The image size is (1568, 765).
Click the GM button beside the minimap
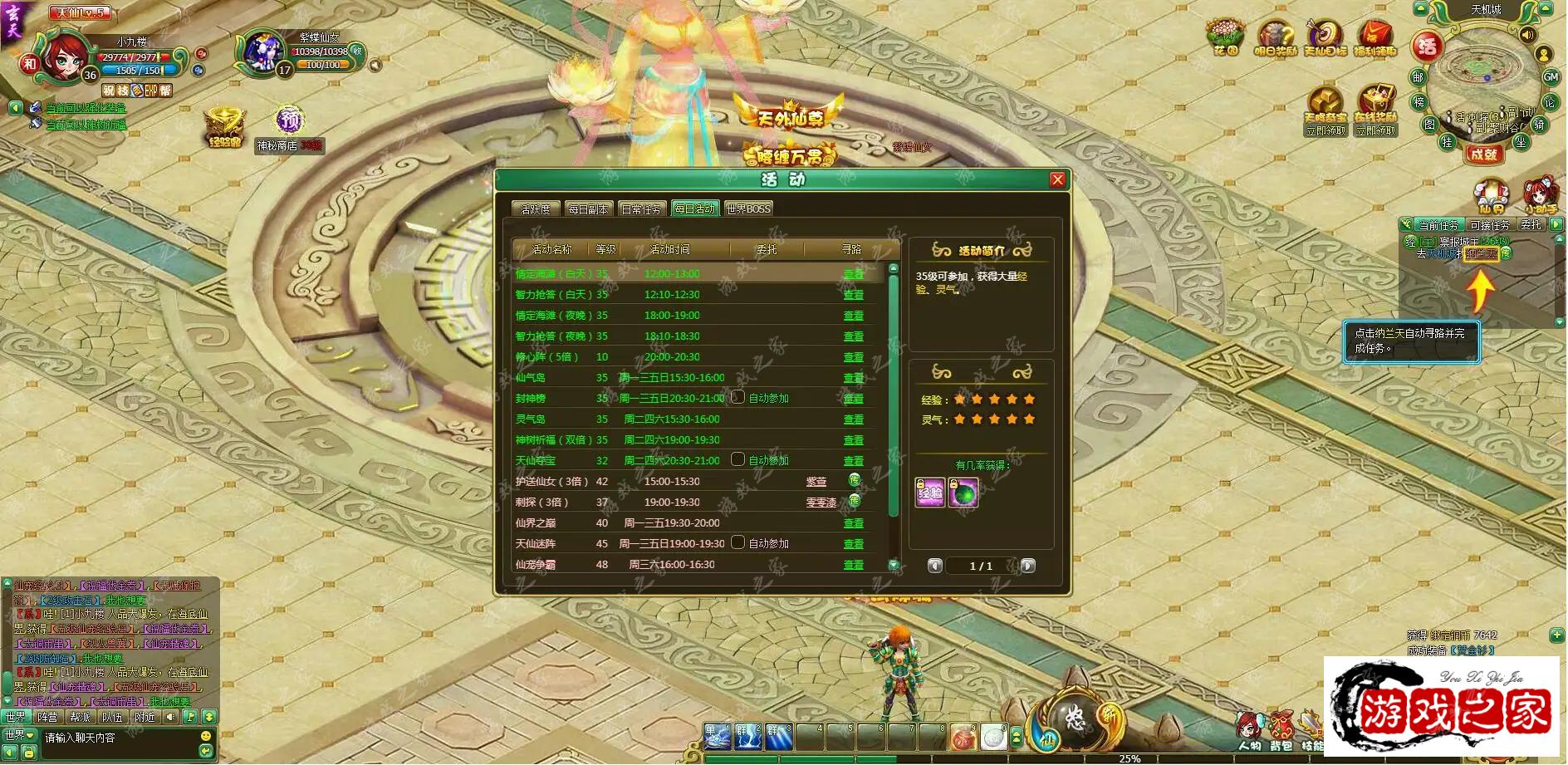[x=1550, y=76]
